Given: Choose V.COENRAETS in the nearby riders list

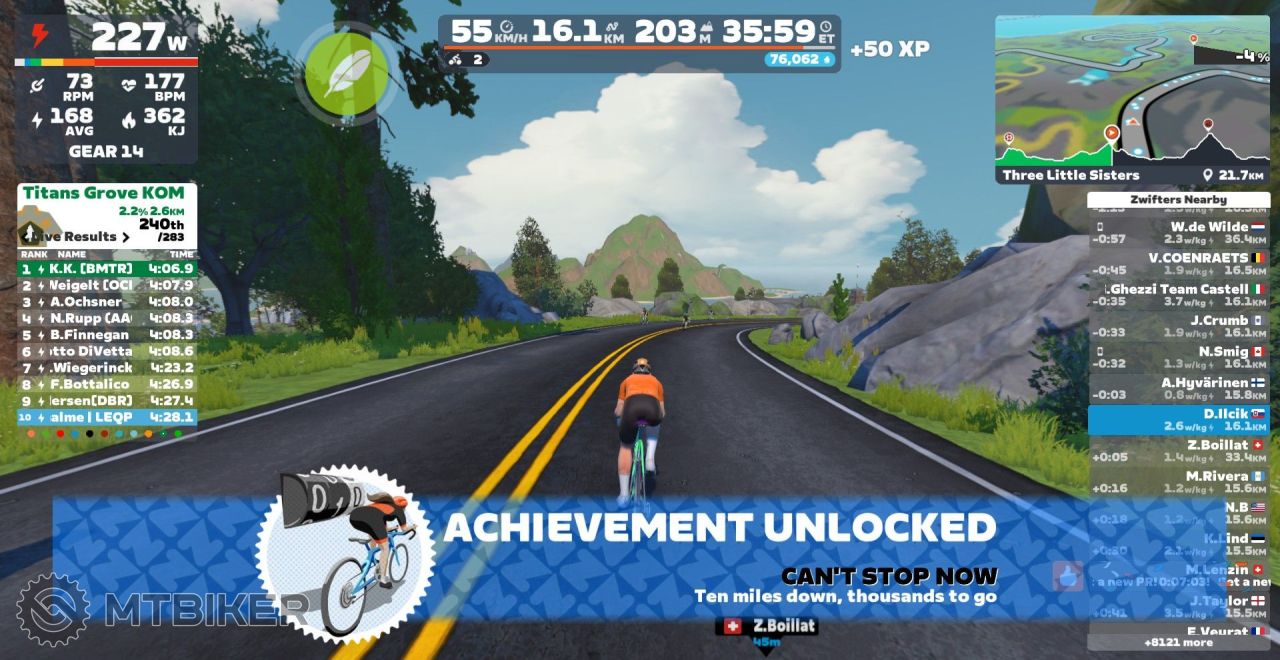Looking at the screenshot, I should click(x=1178, y=264).
